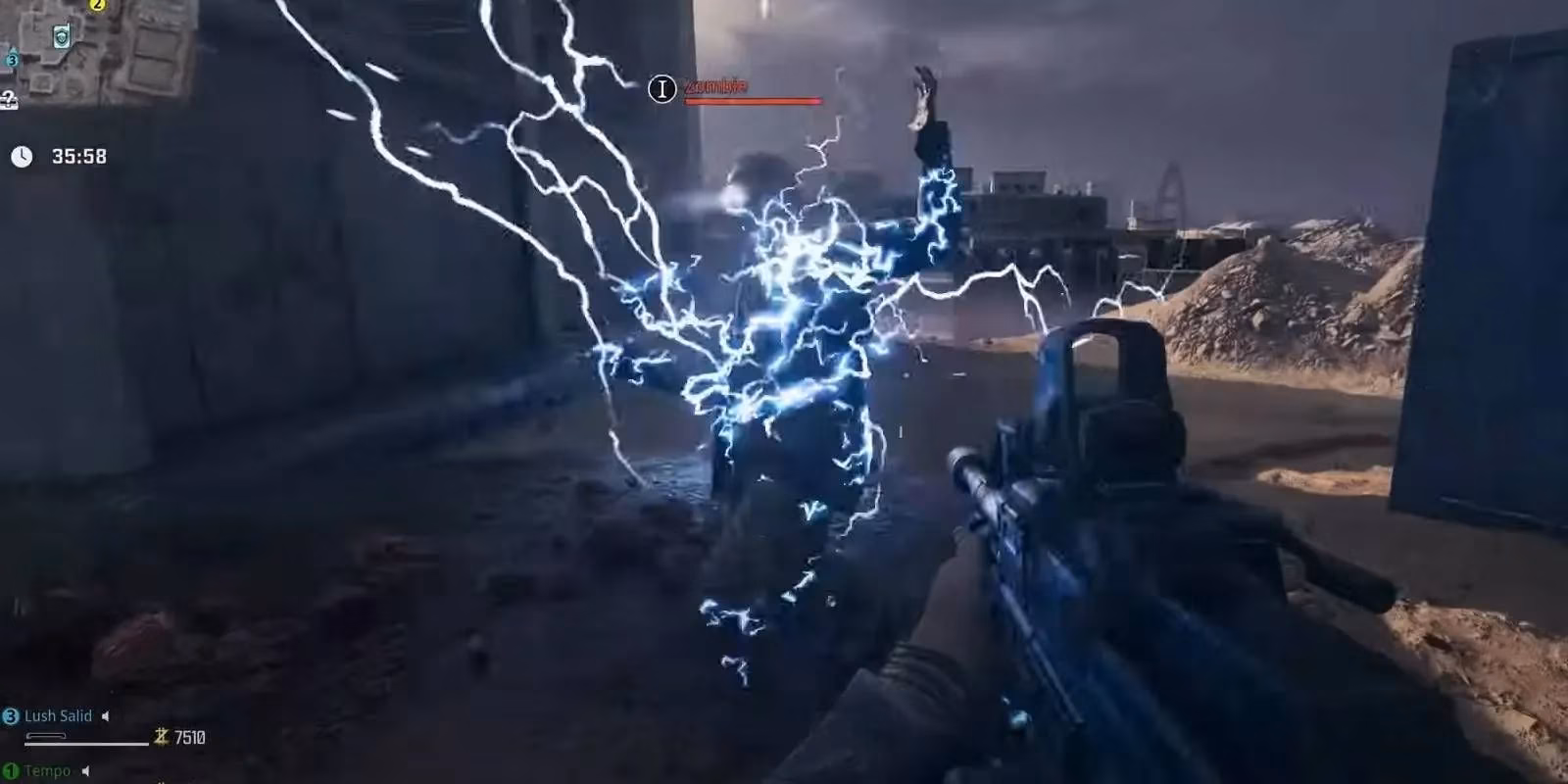
Task: Toggle the exfil icon at minimap's bottom edge
Action: click(x=8, y=99)
